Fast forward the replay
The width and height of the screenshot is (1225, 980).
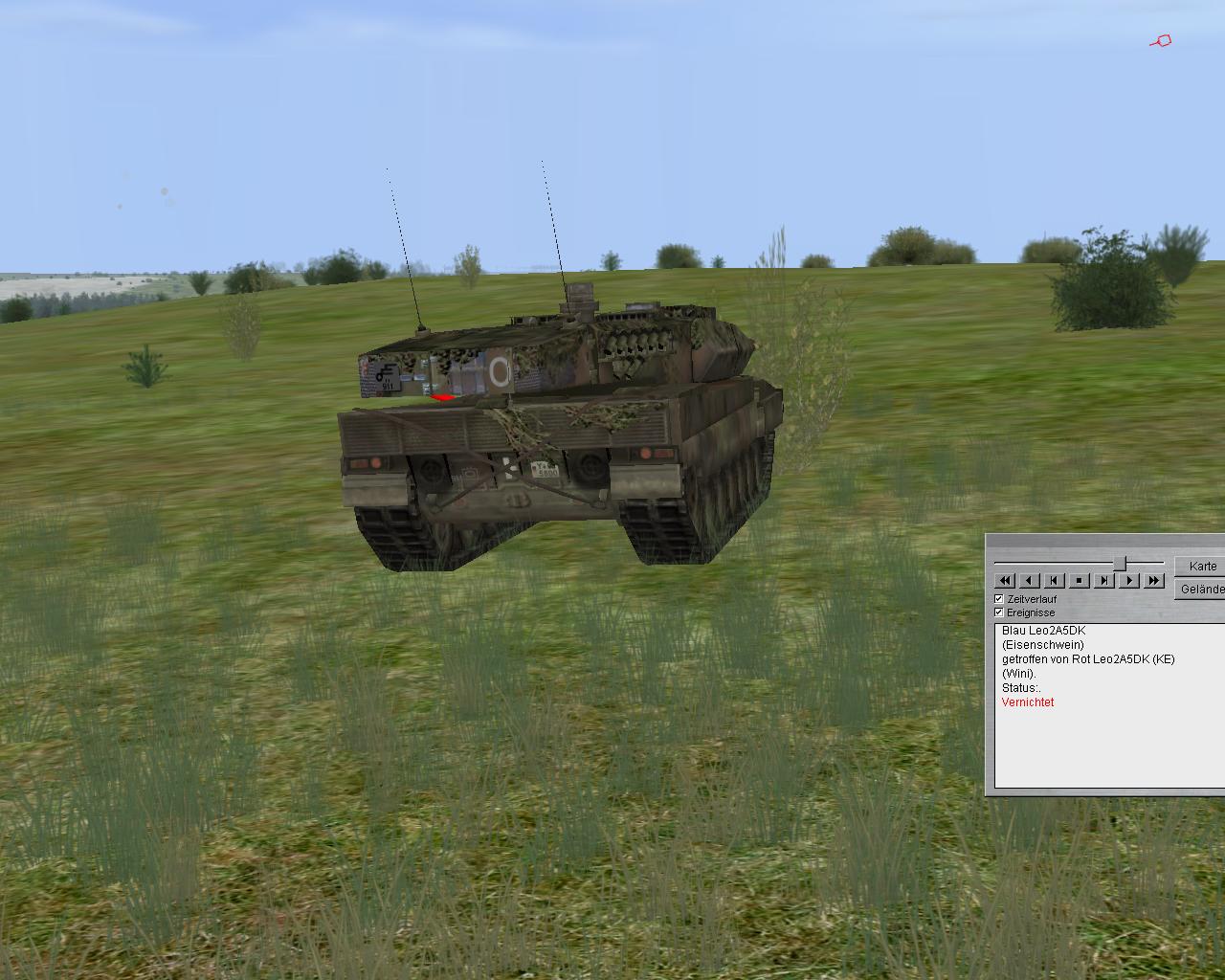coord(1154,581)
